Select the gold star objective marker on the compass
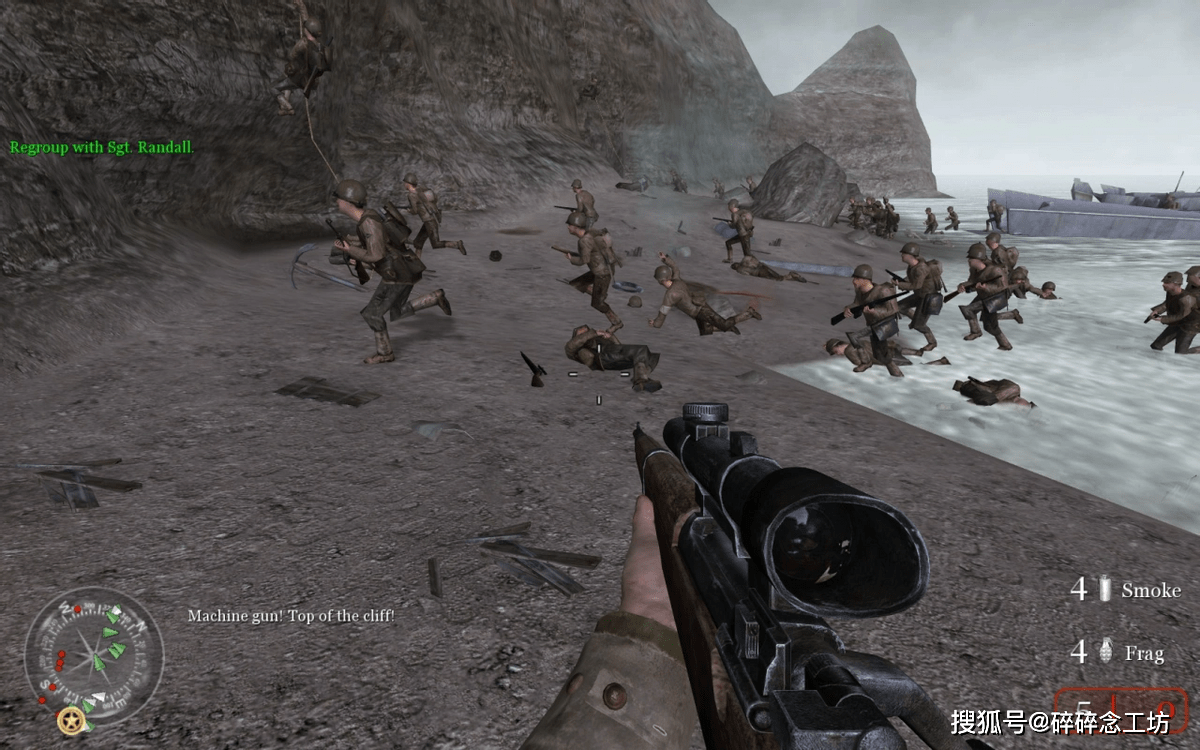1200x750 pixels. [70, 718]
